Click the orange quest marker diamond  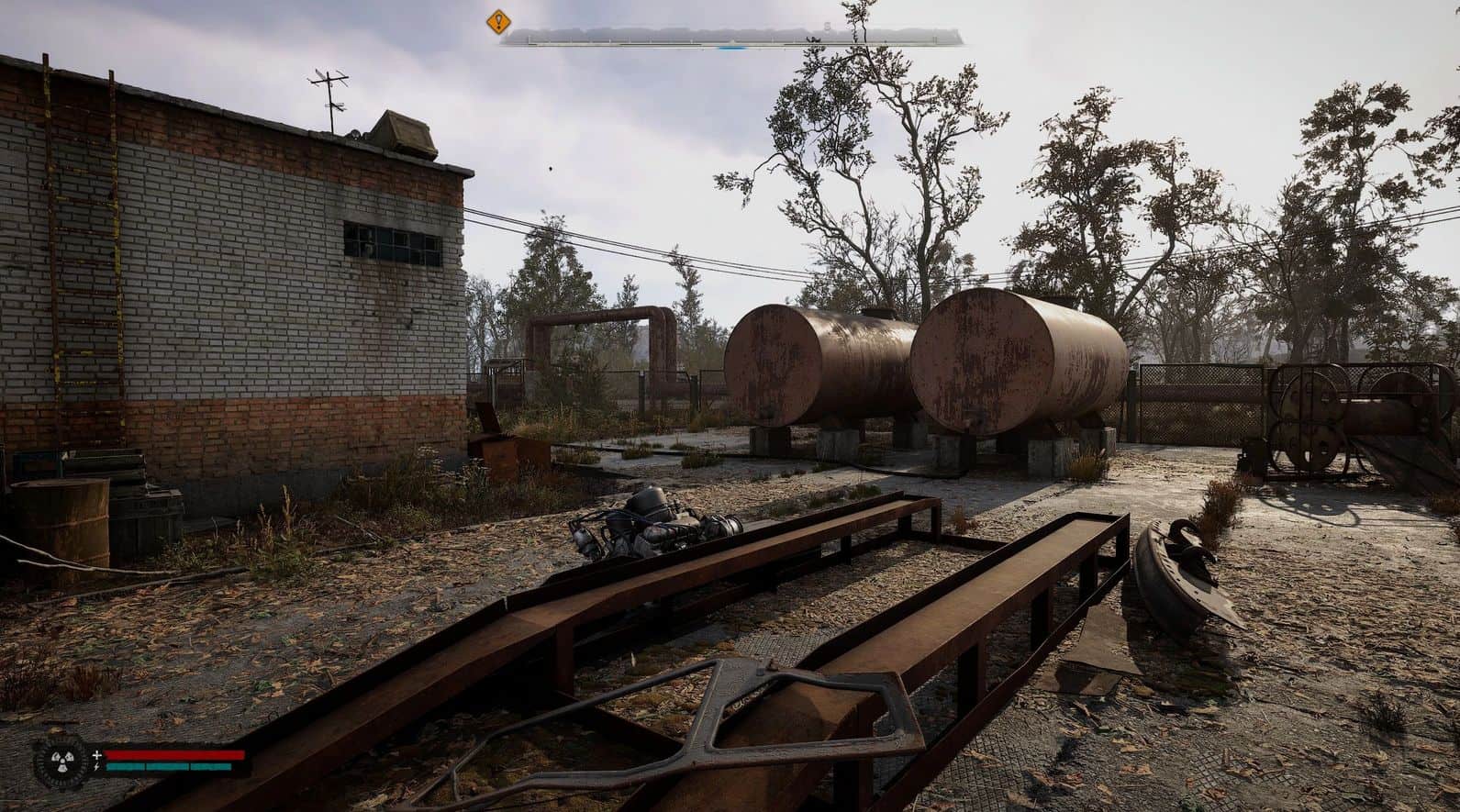click(x=498, y=21)
